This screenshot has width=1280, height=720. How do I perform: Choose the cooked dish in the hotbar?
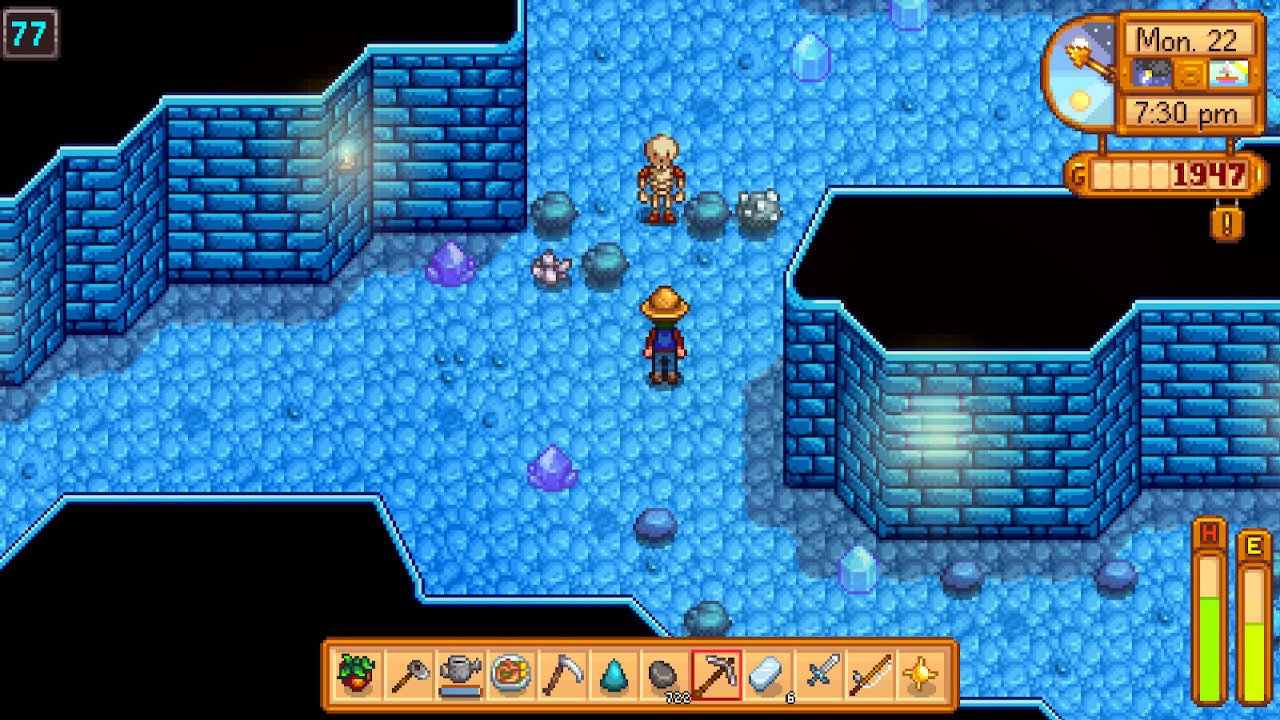click(x=511, y=675)
